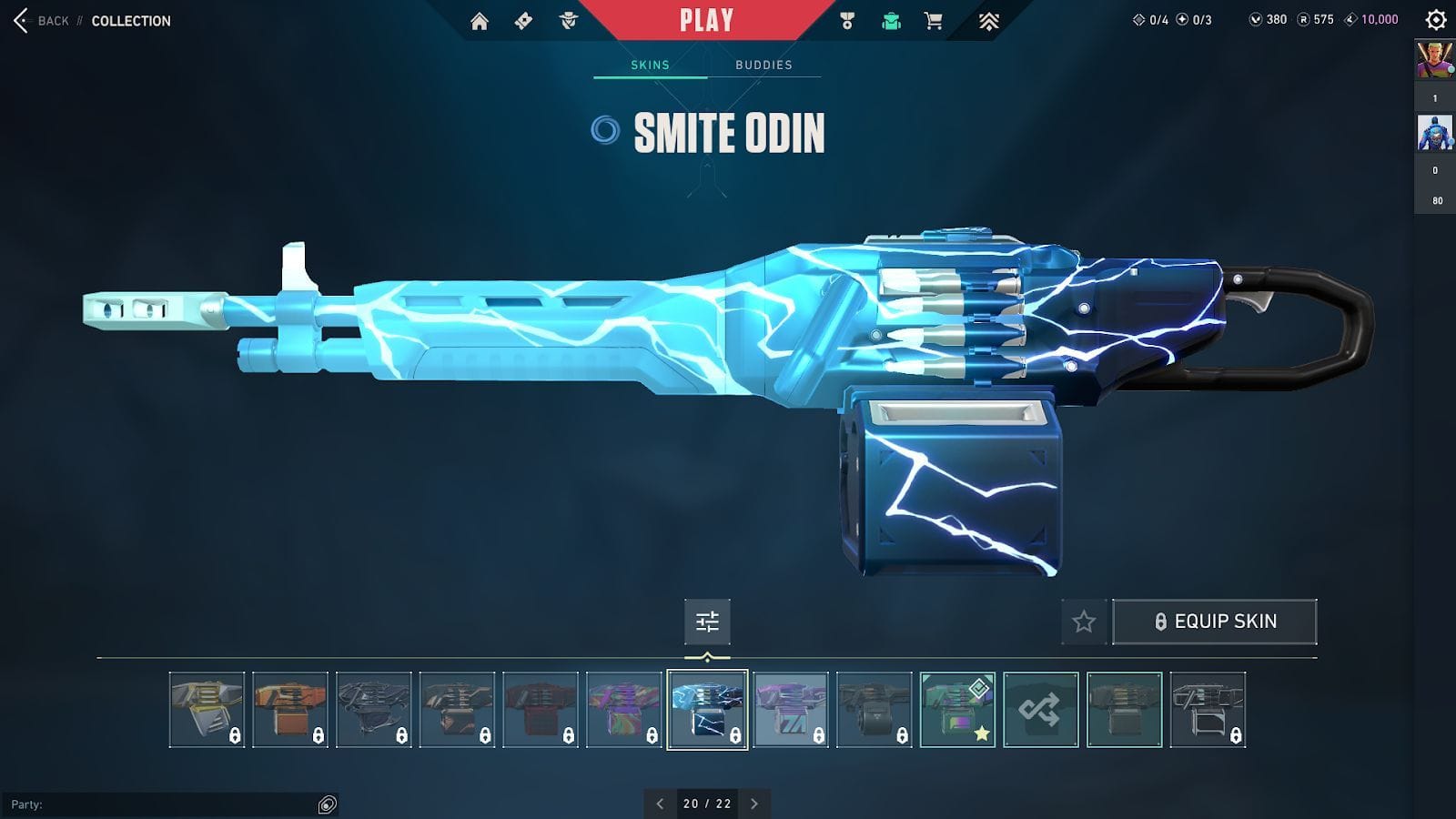Open the Home screen with the house icon

click(480, 18)
